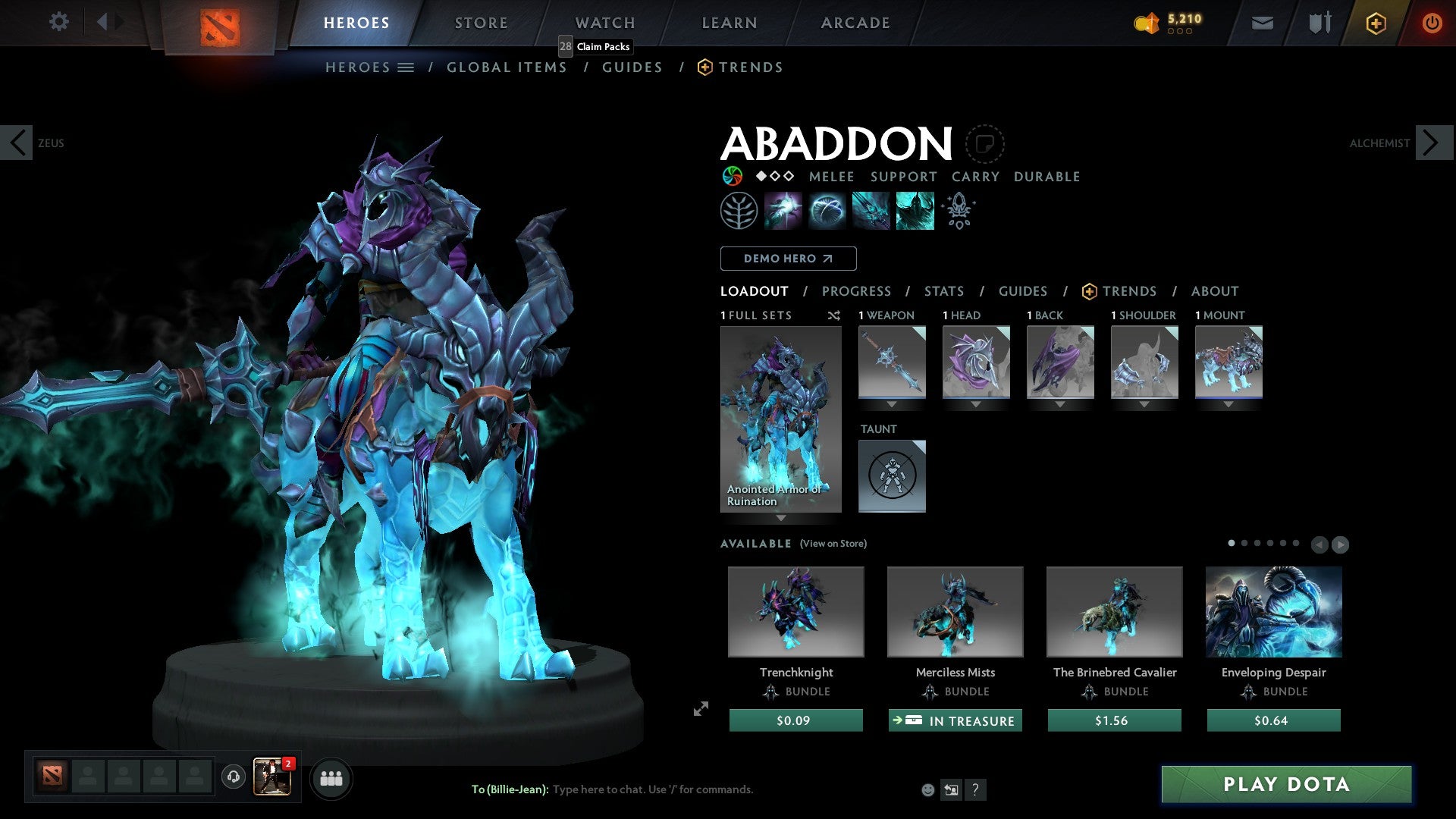Toggle the shuffle loadout icon

(833, 315)
